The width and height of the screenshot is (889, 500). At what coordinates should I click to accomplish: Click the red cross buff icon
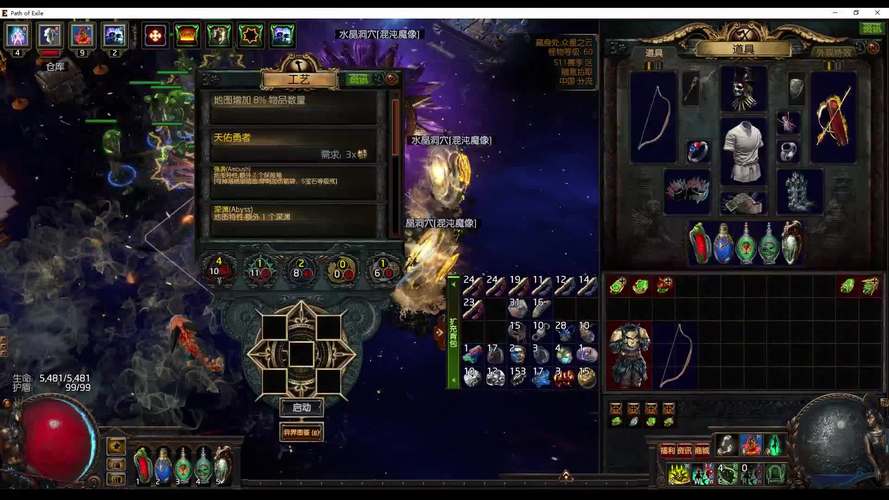point(156,35)
